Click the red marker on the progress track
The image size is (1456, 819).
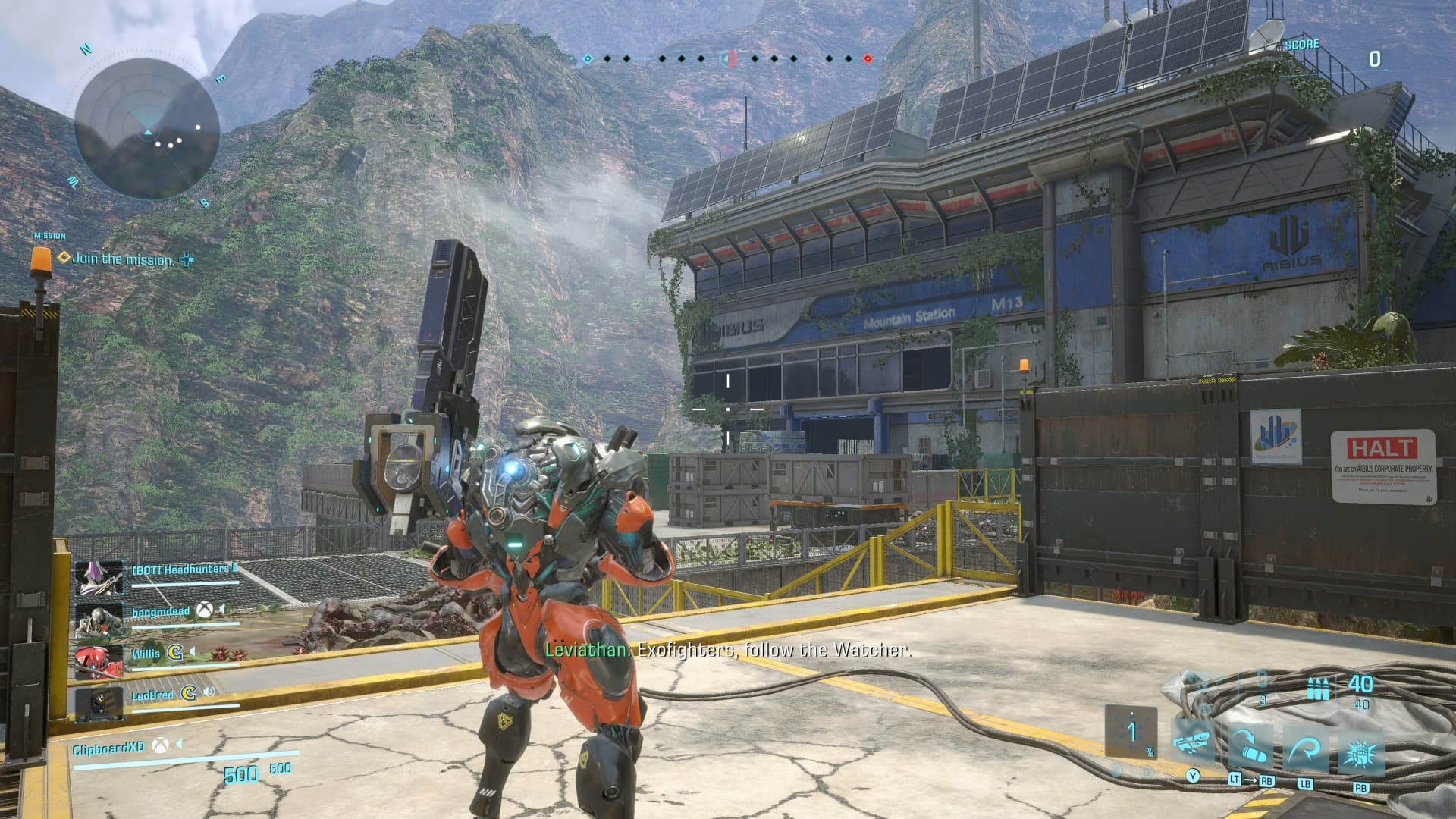[x=868, y=58]
